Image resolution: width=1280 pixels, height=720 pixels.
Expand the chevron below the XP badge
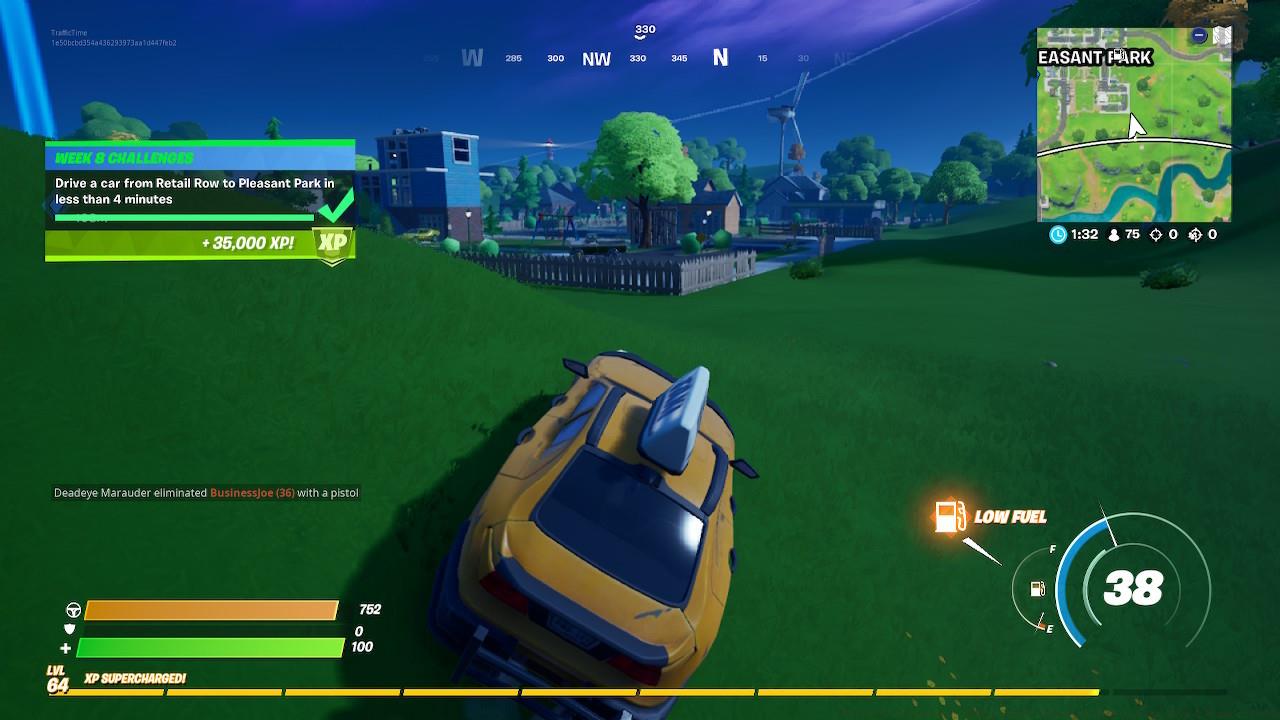pos(331,263)
